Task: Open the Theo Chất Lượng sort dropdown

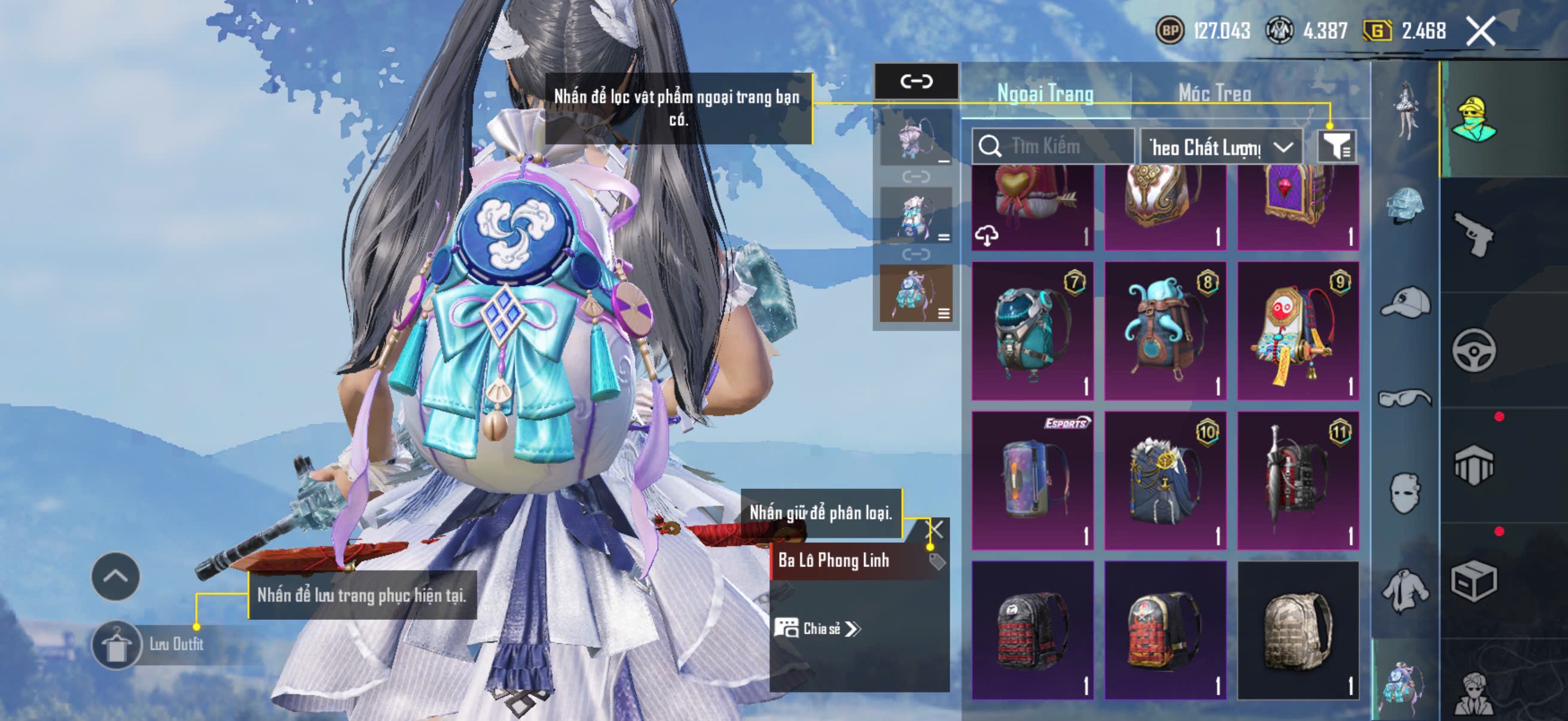Action: click(1221, 147)
